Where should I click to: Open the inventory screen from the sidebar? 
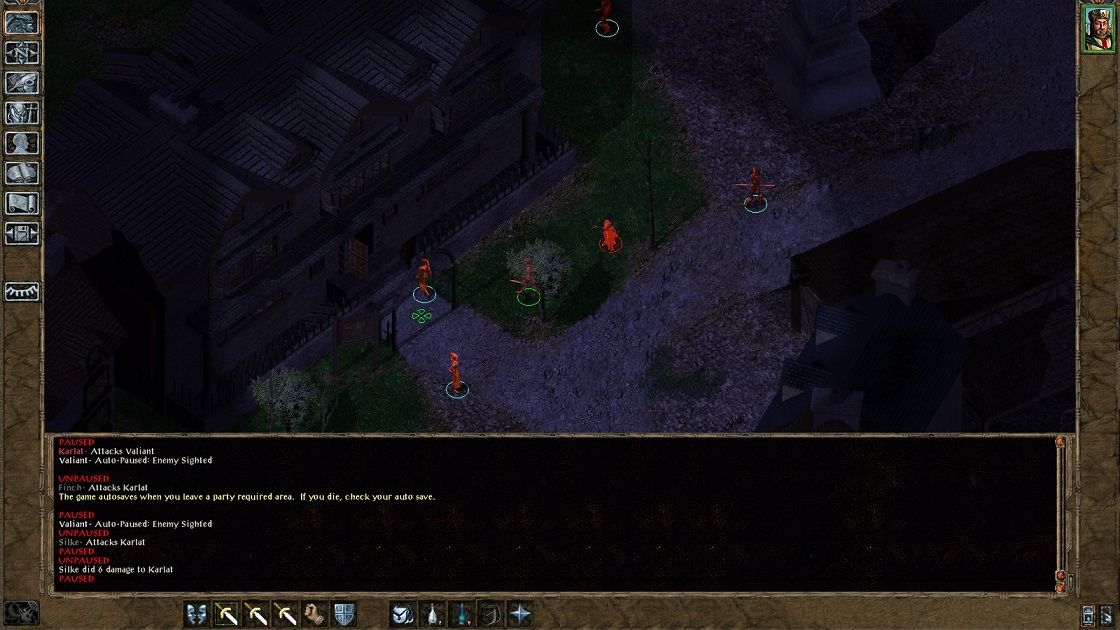pyautogui.click(x=22, y=112)
